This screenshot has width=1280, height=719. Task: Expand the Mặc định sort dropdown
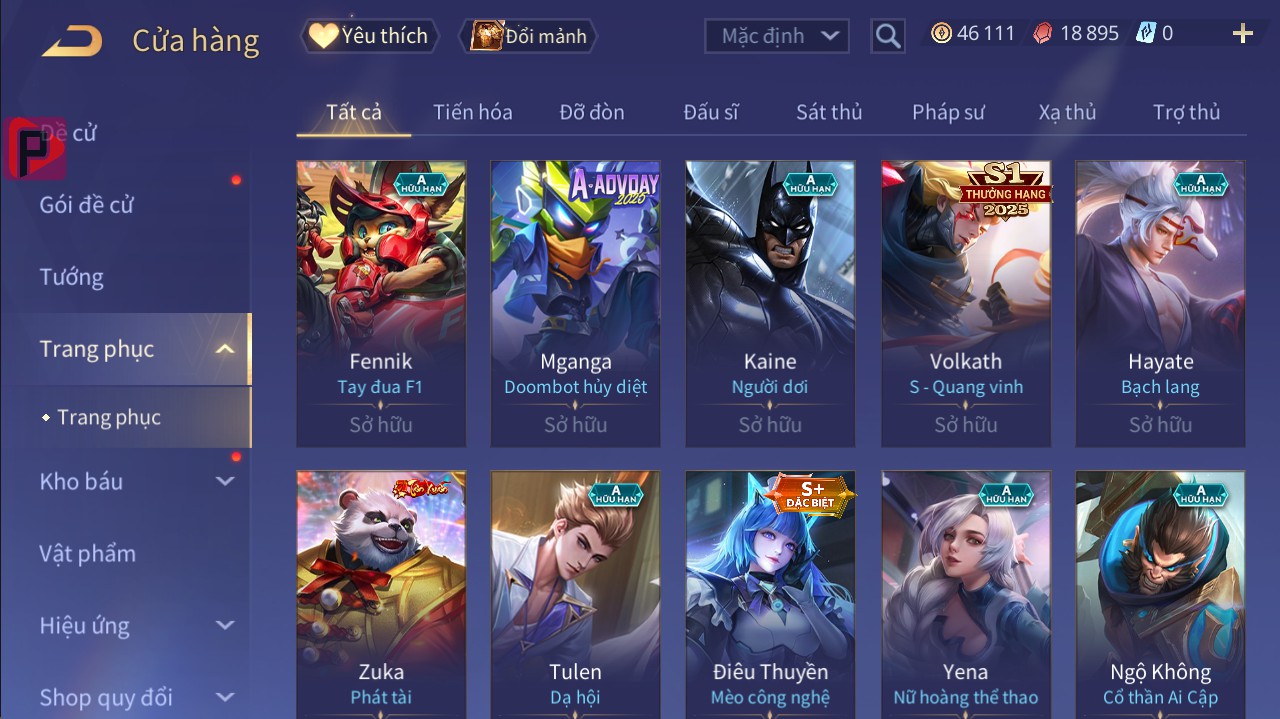coord(777,36)
